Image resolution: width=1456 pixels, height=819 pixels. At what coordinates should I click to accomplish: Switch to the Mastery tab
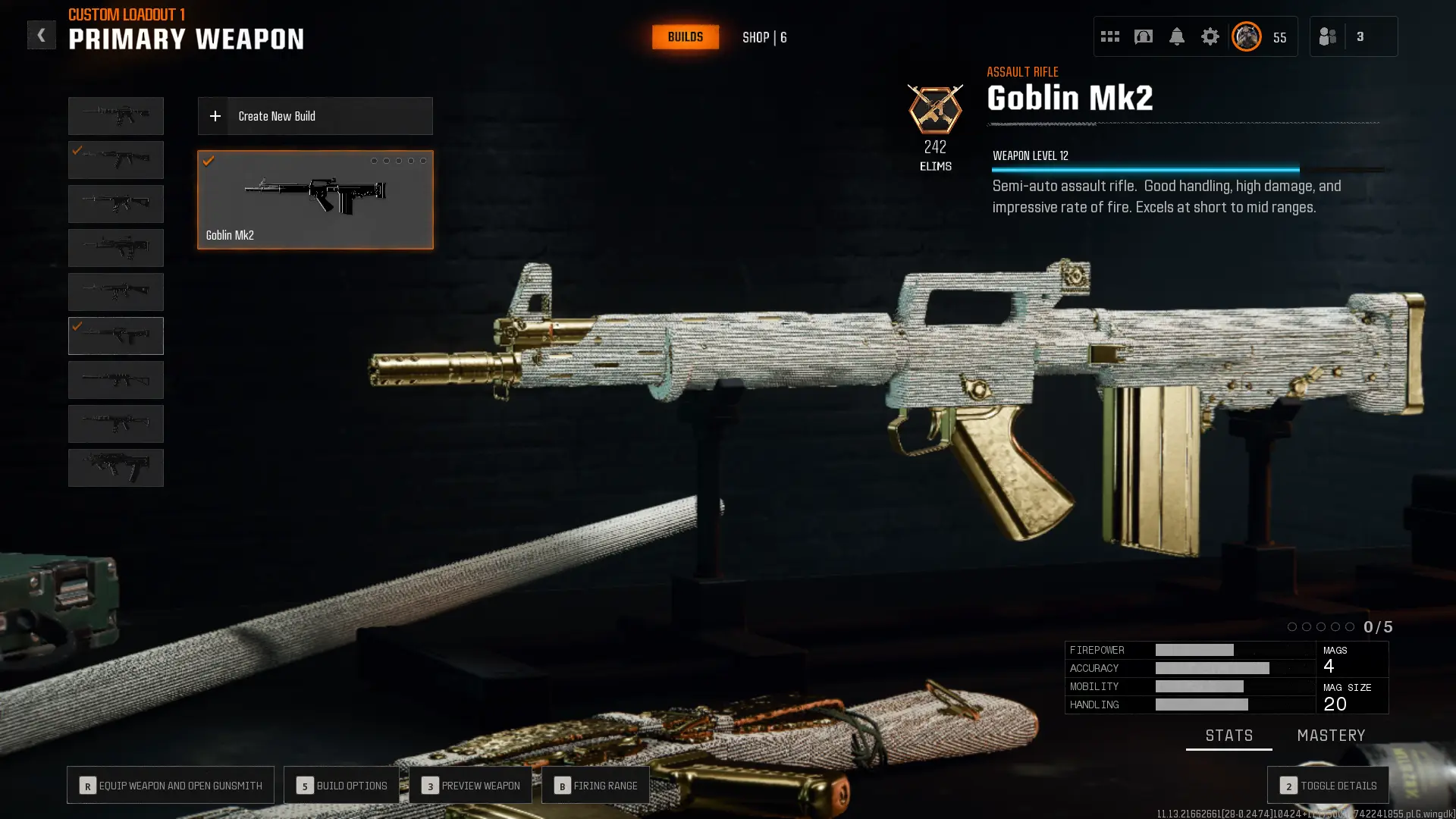click(1332, 735)
